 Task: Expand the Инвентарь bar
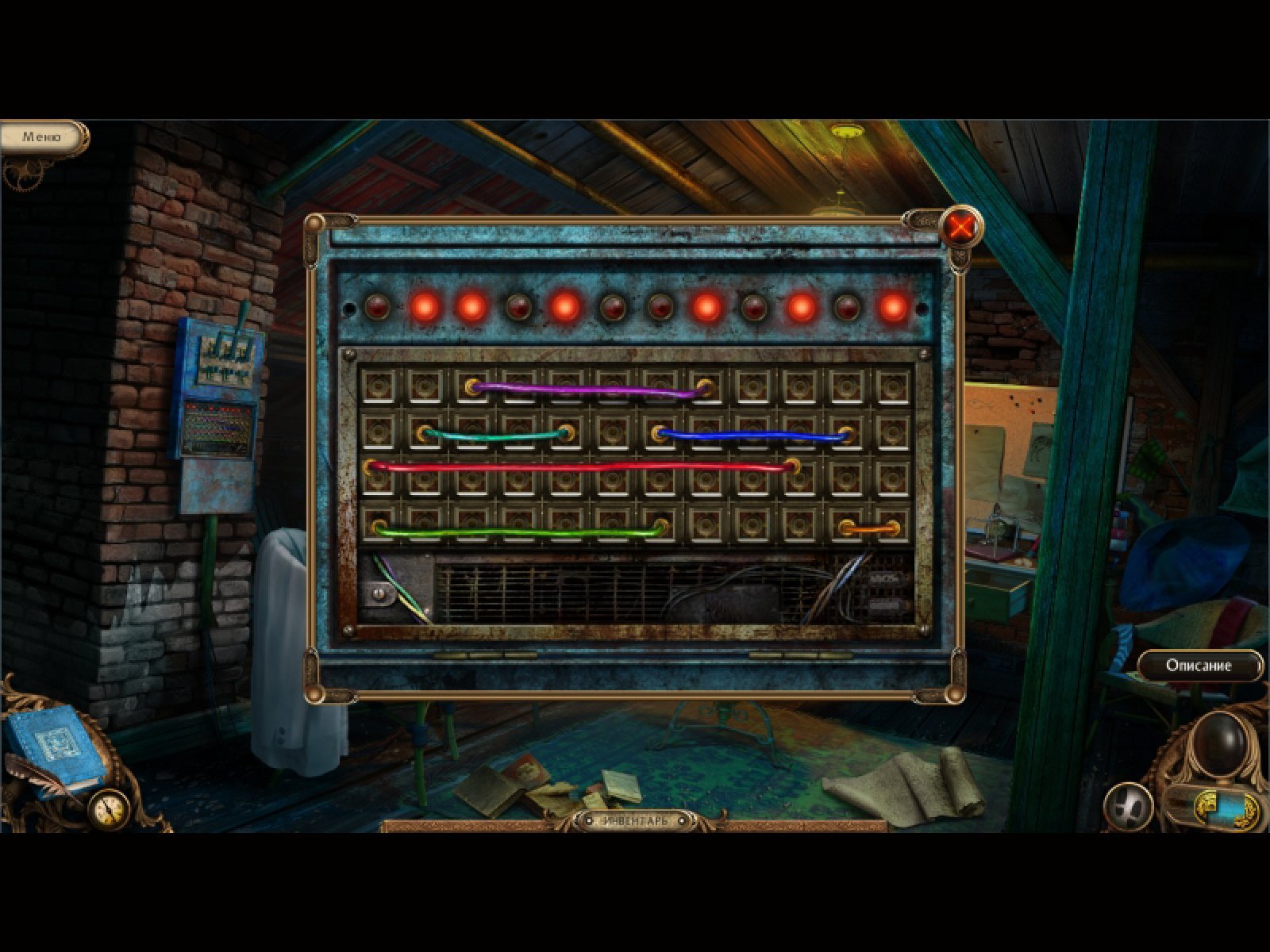coord(634,820)
